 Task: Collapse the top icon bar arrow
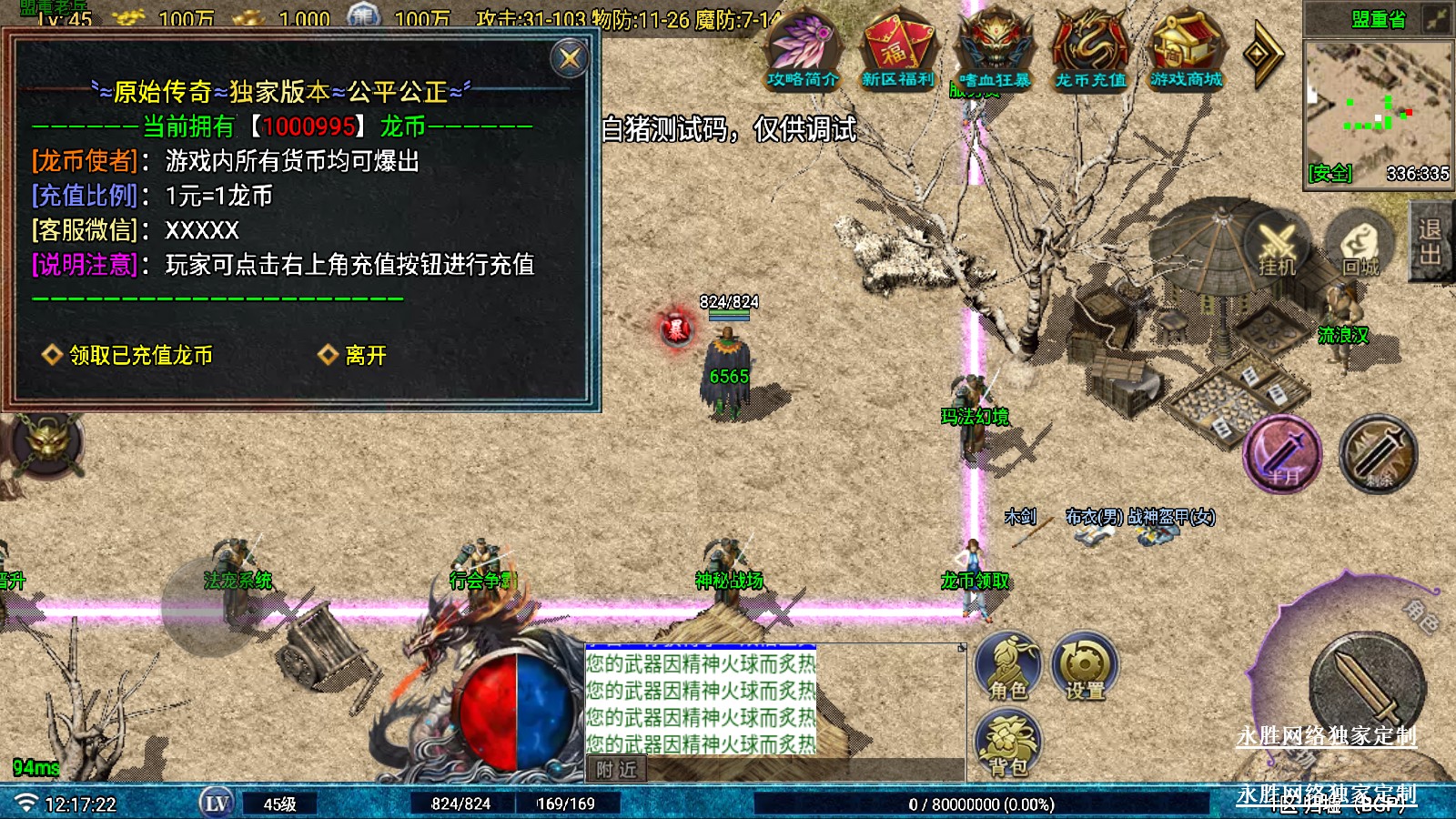pyautogui.click(x=1263, y=55)
